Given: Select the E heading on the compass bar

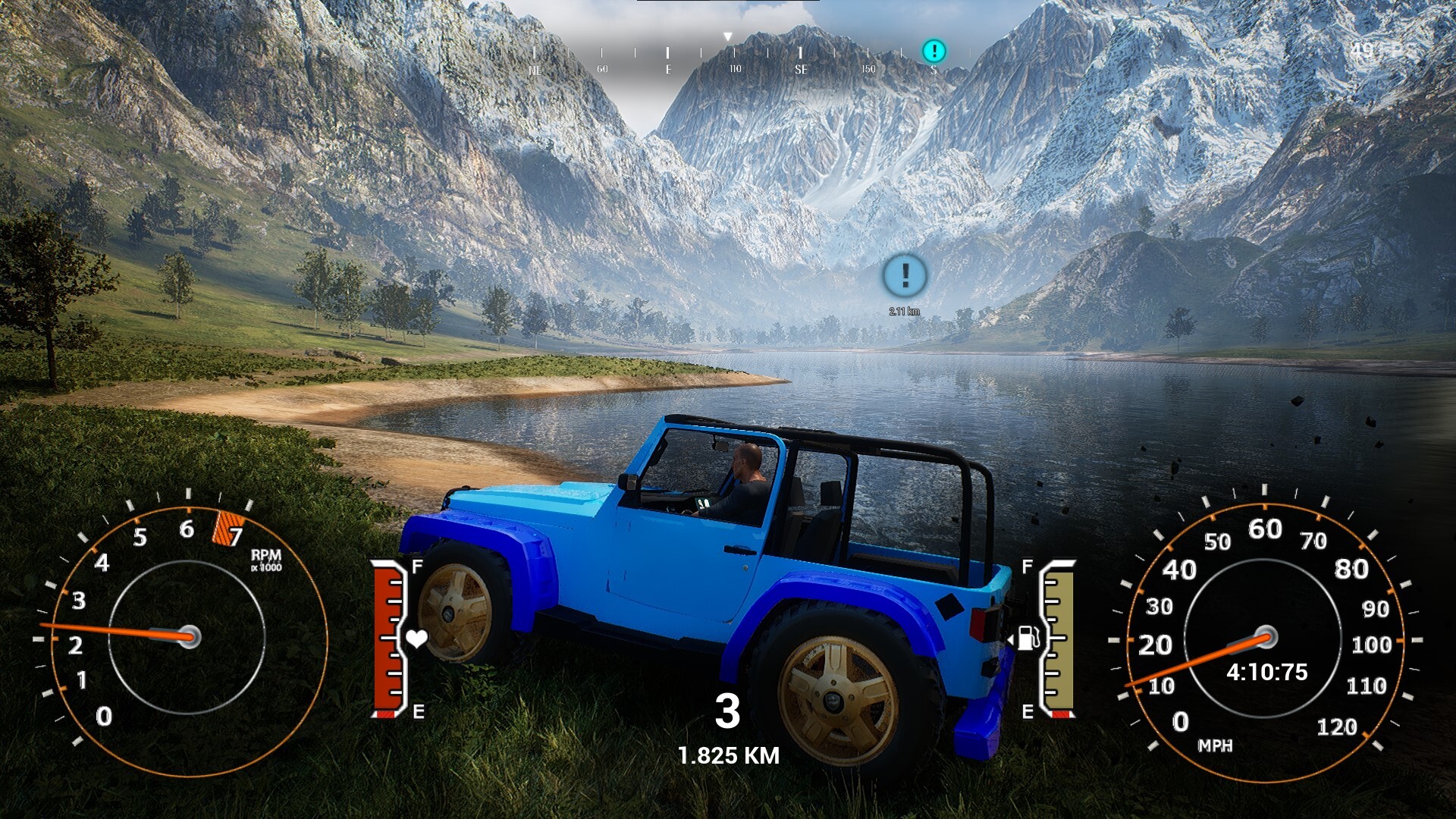Looking at the screenshot, I should 667,68.
